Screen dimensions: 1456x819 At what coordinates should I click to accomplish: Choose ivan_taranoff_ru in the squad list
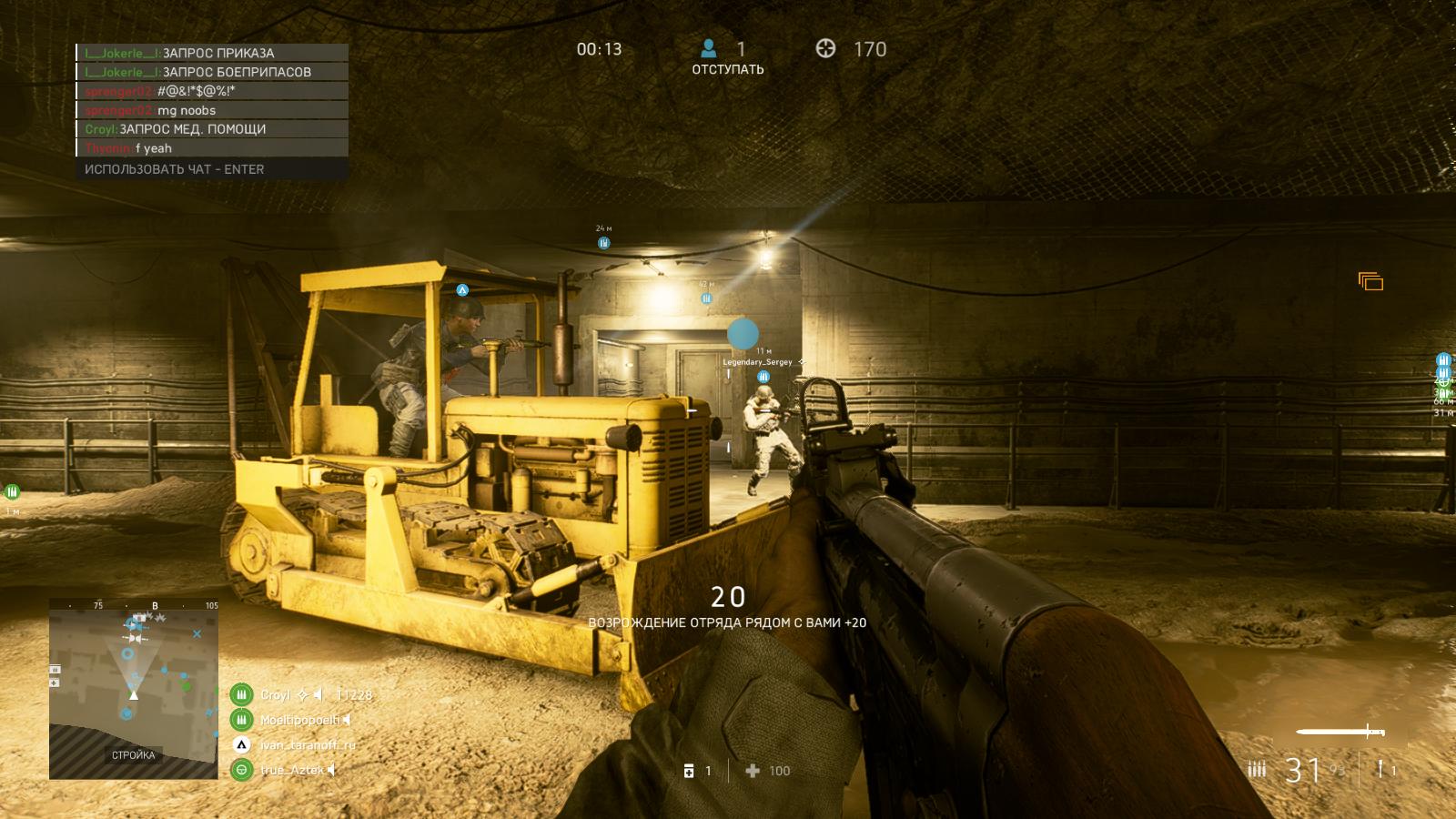pos(307,744)
